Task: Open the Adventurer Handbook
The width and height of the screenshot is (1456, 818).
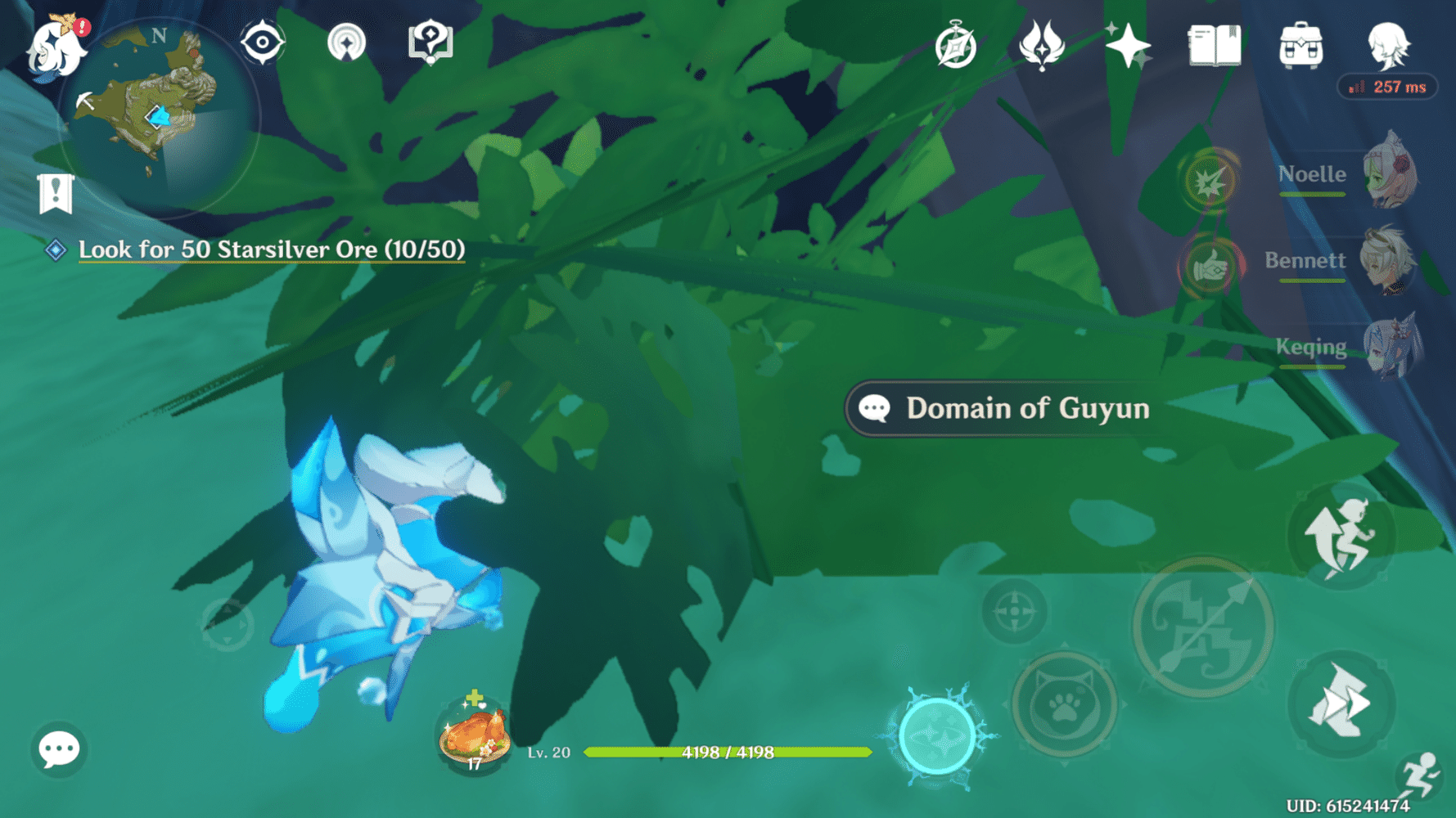Action: (x=955, y=47)
